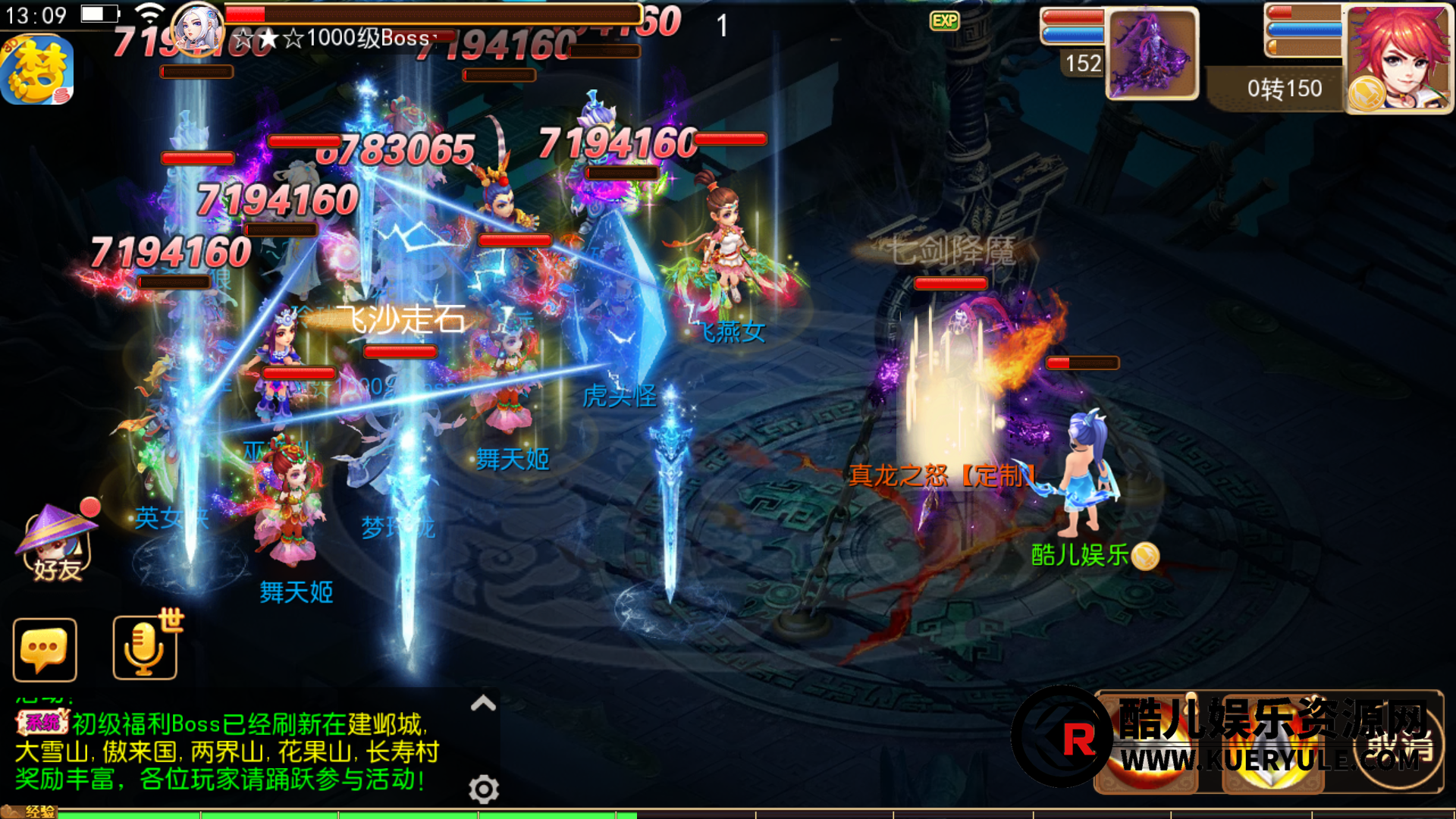Open the yellow 梦 game logo icon
This screenshot has width=1456, height=819.
[38, 71]
